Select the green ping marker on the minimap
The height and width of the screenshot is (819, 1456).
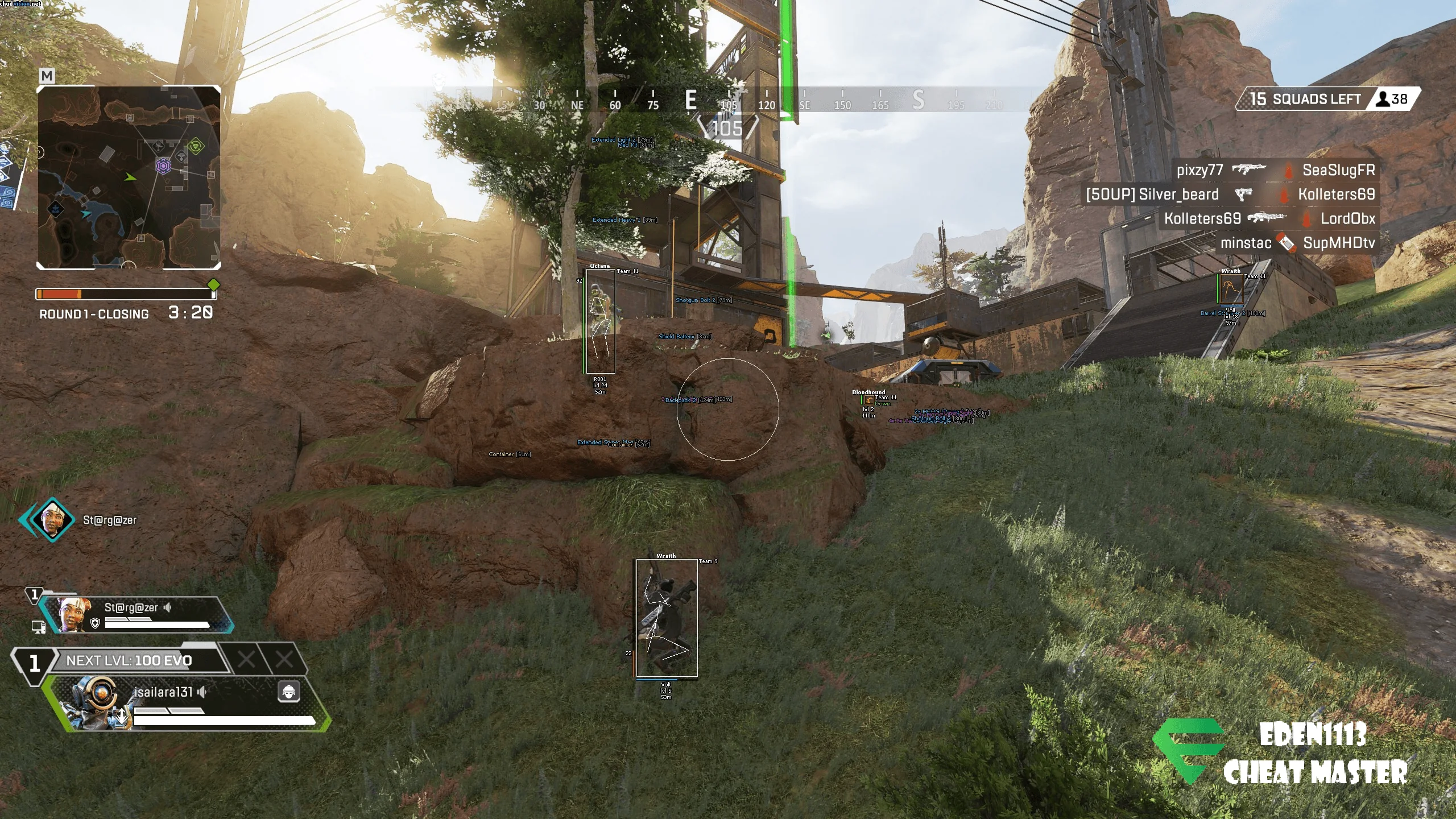[196, 146]
